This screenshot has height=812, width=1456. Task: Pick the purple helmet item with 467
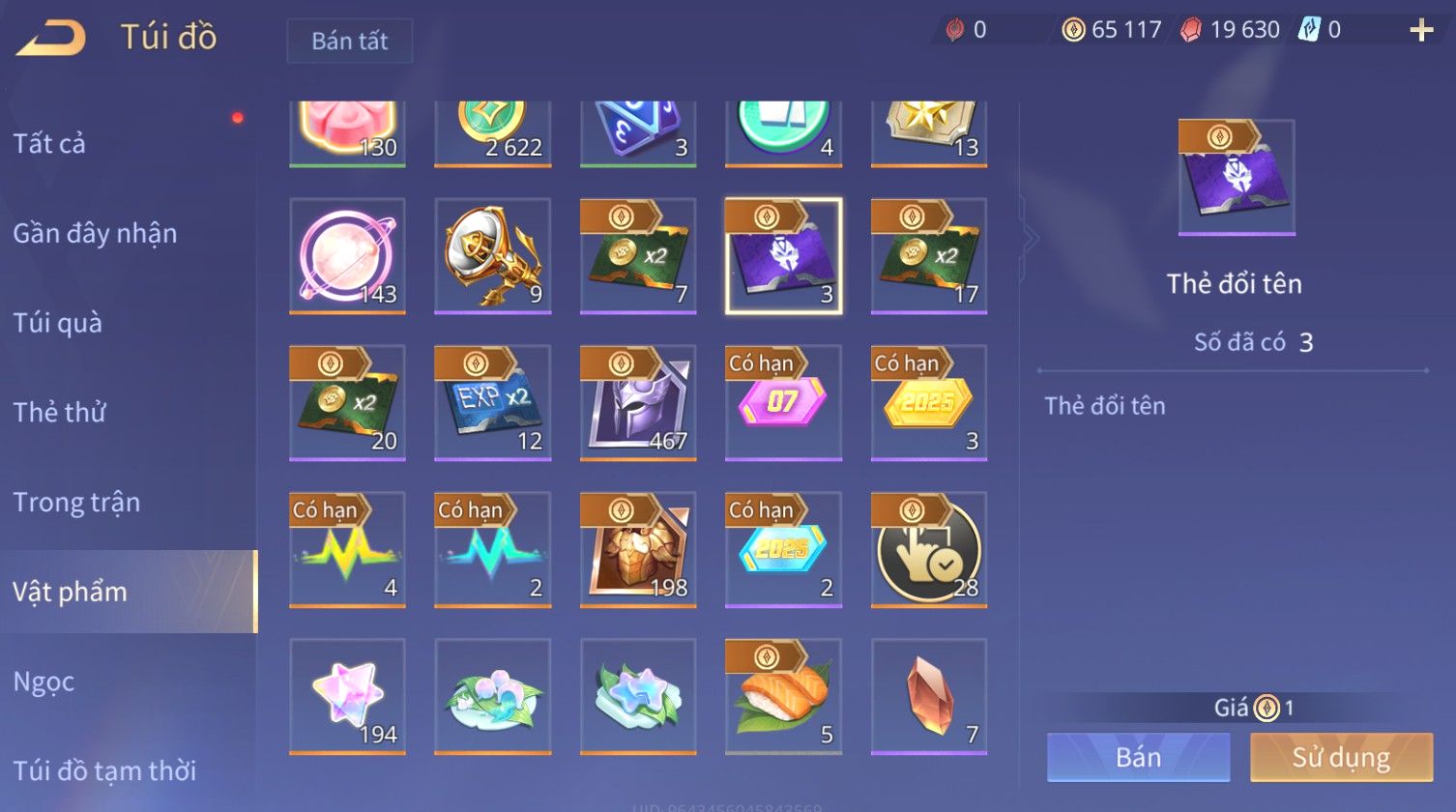pos(638,402)
